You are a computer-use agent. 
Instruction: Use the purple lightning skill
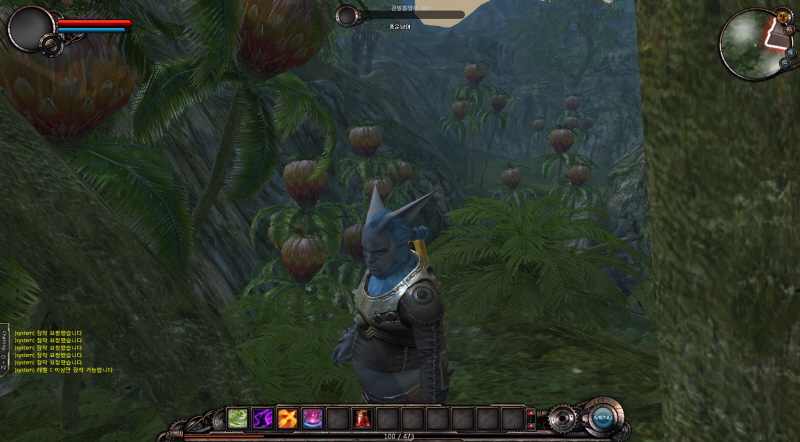point(263,418)
